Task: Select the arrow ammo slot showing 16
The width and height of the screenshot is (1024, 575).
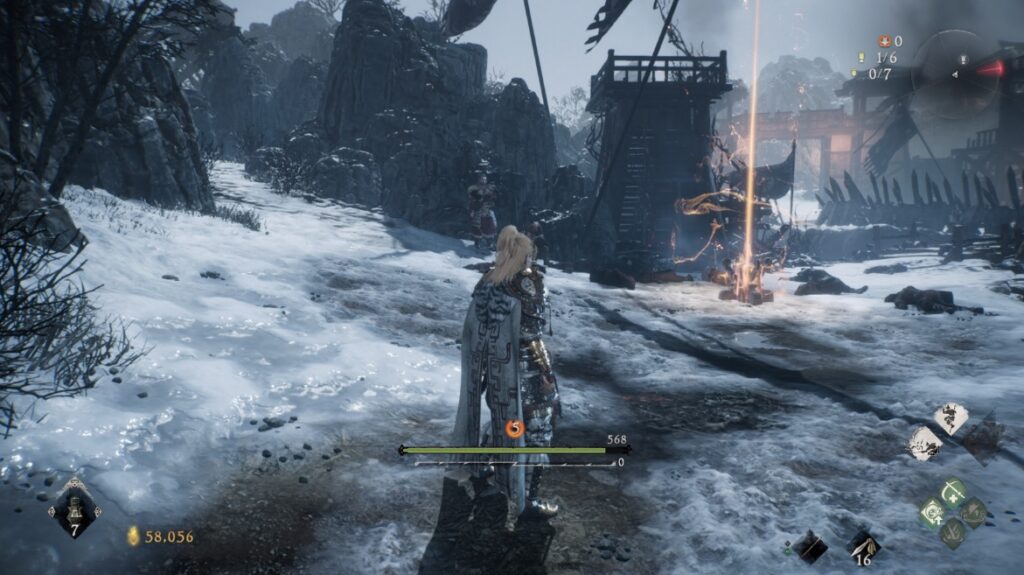Action: tap(863, 545)
